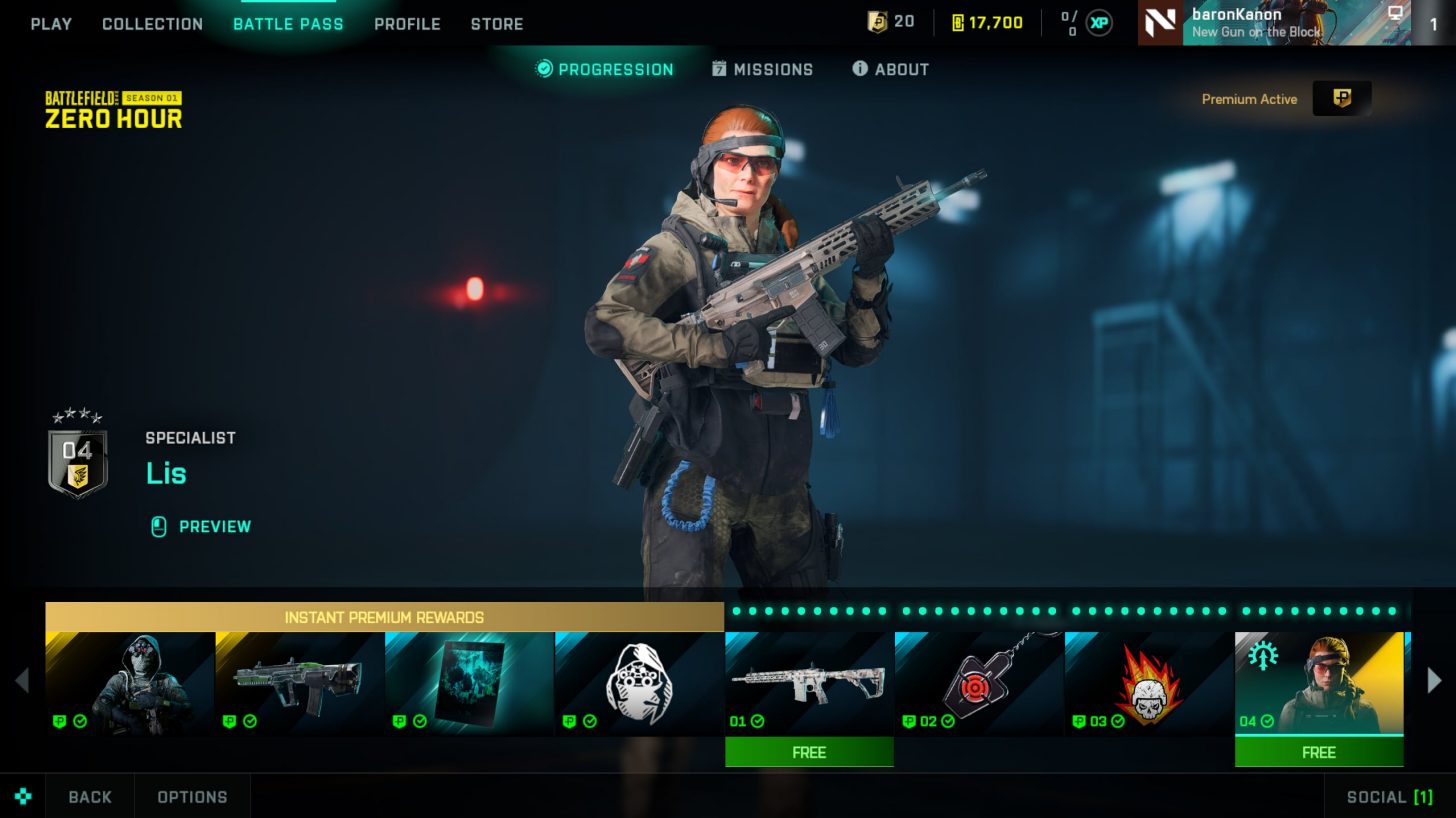Select the flaming skull tier 03 reward
This screenshot has height=818, width=1456.
(1148, 683)
